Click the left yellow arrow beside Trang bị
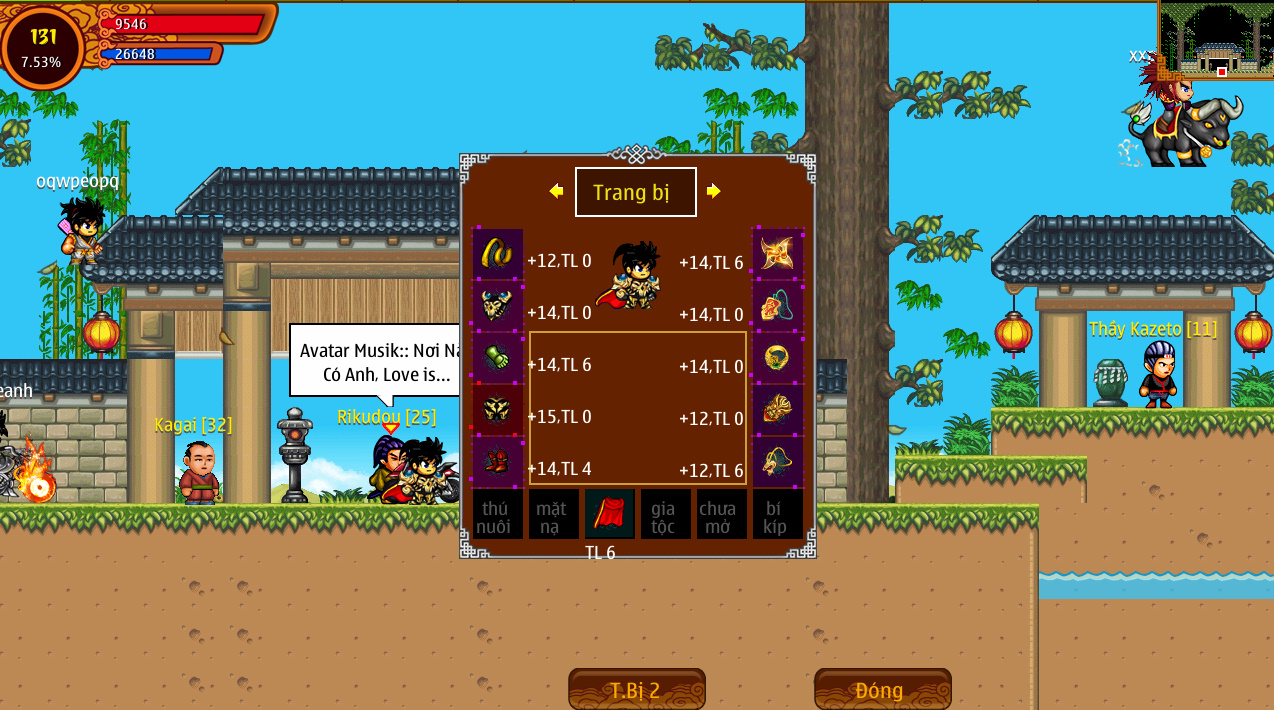The image size is (1274, 710). point(556,191)
